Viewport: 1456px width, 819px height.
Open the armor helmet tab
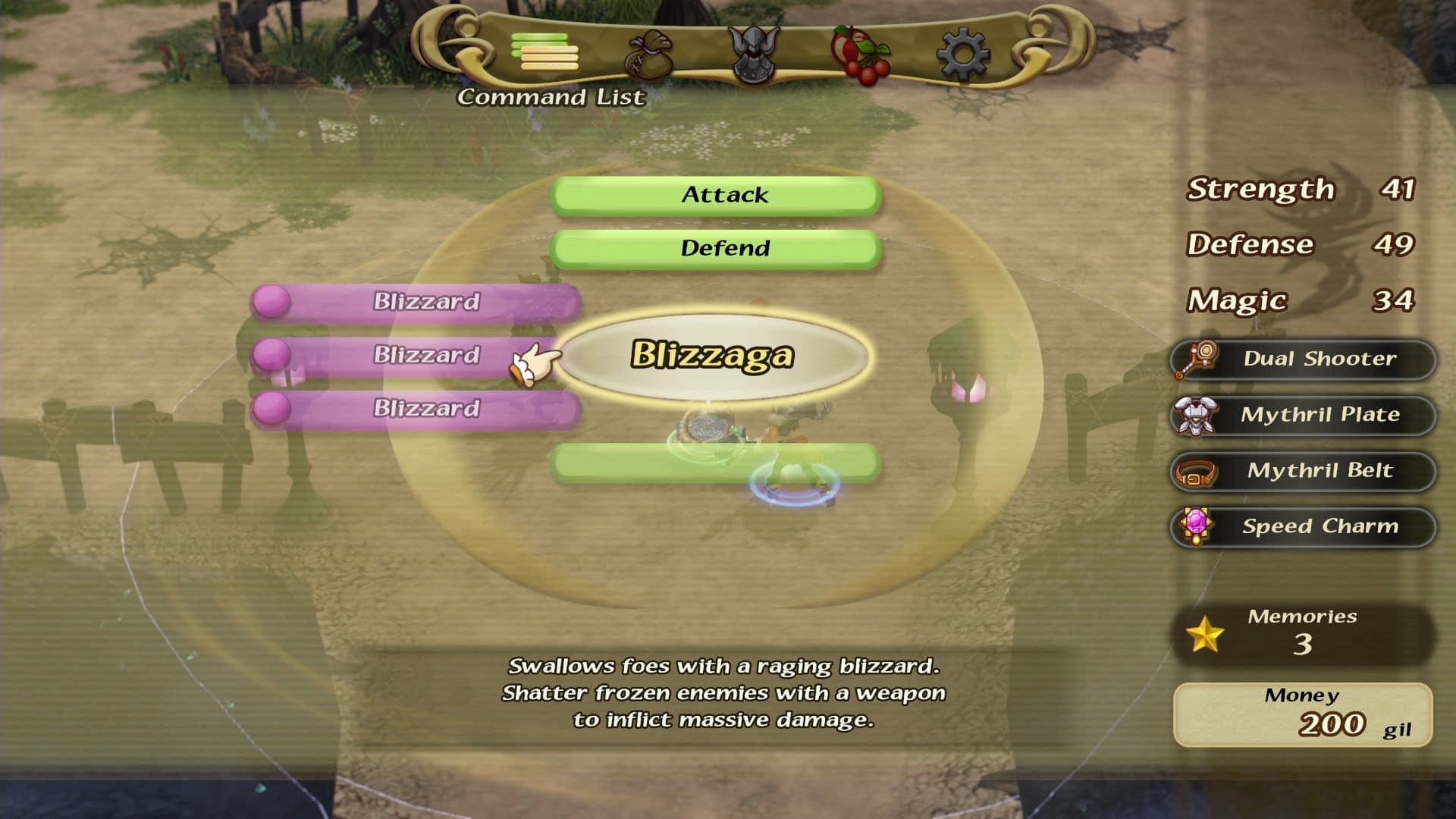click(x=753, y=55)
